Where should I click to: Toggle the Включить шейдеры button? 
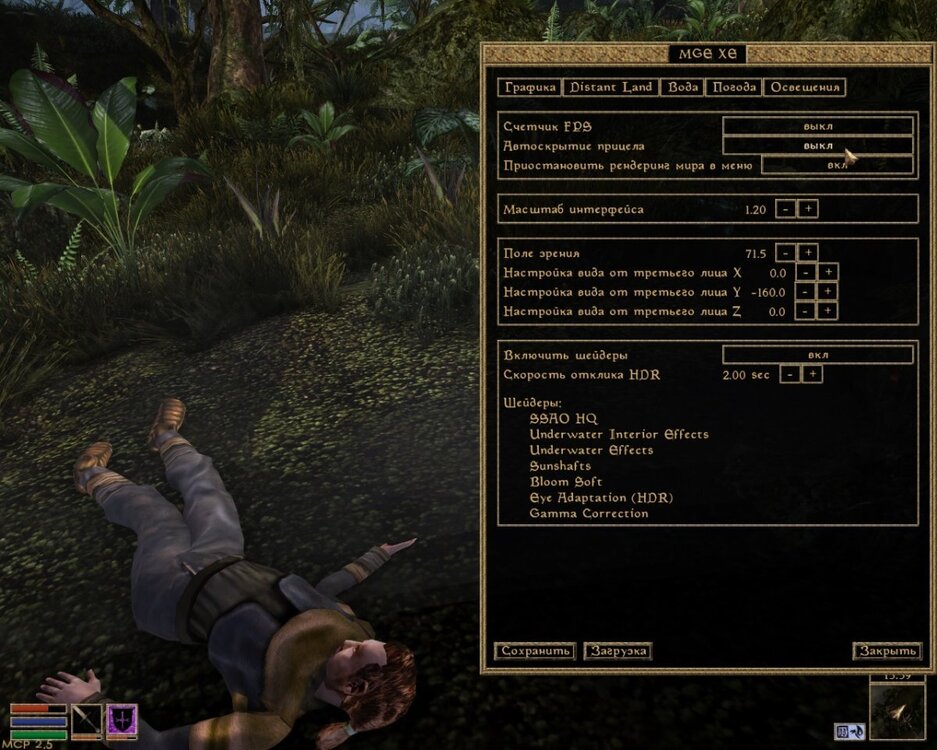[x=817, y=355]
